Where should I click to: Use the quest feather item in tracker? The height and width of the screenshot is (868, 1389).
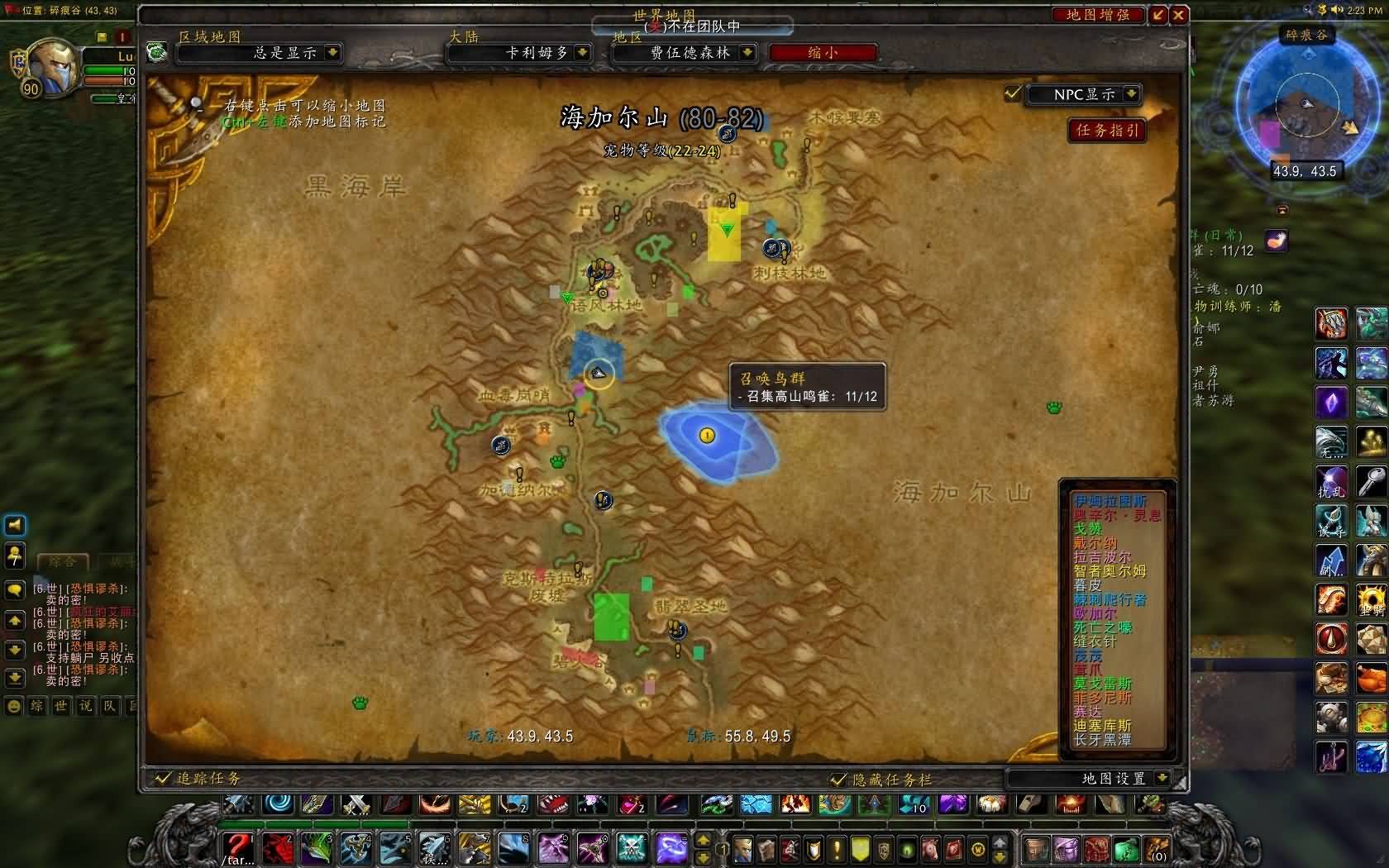point(1277,241)
